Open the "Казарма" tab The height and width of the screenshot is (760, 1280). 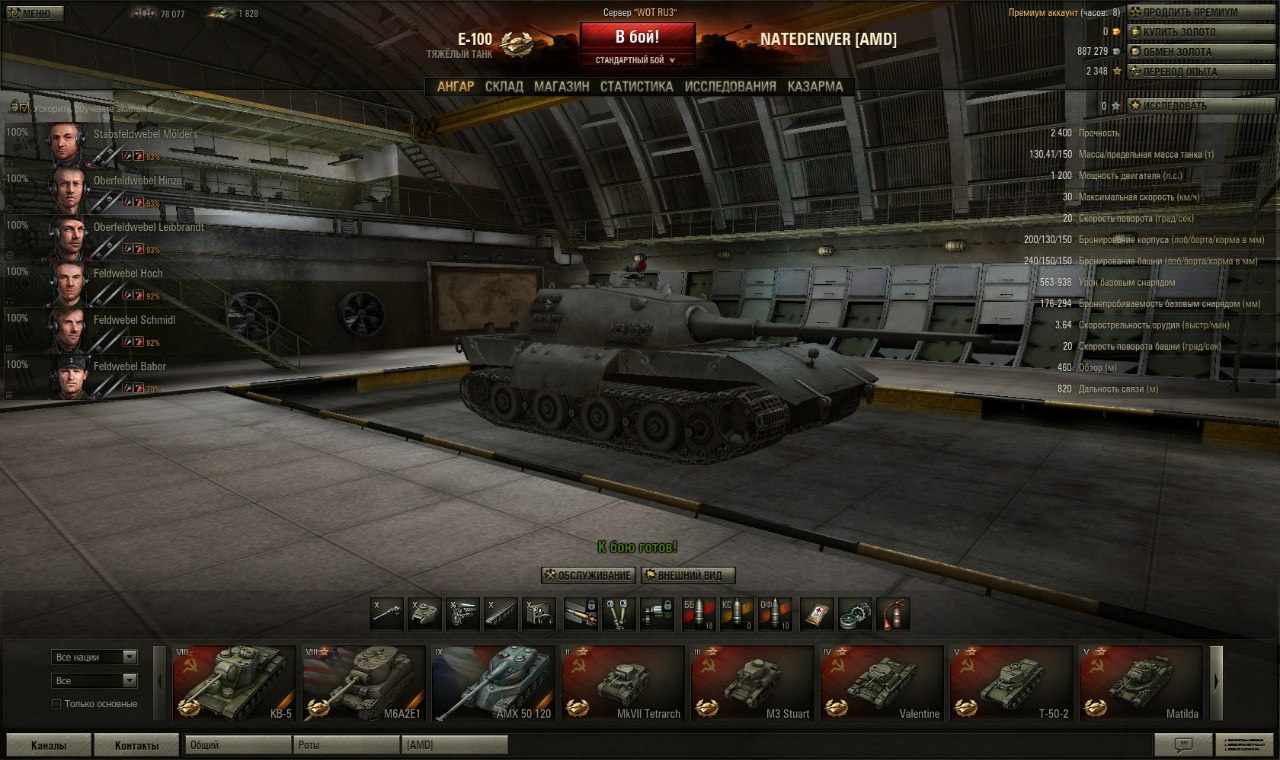click(x=815, y=87)
